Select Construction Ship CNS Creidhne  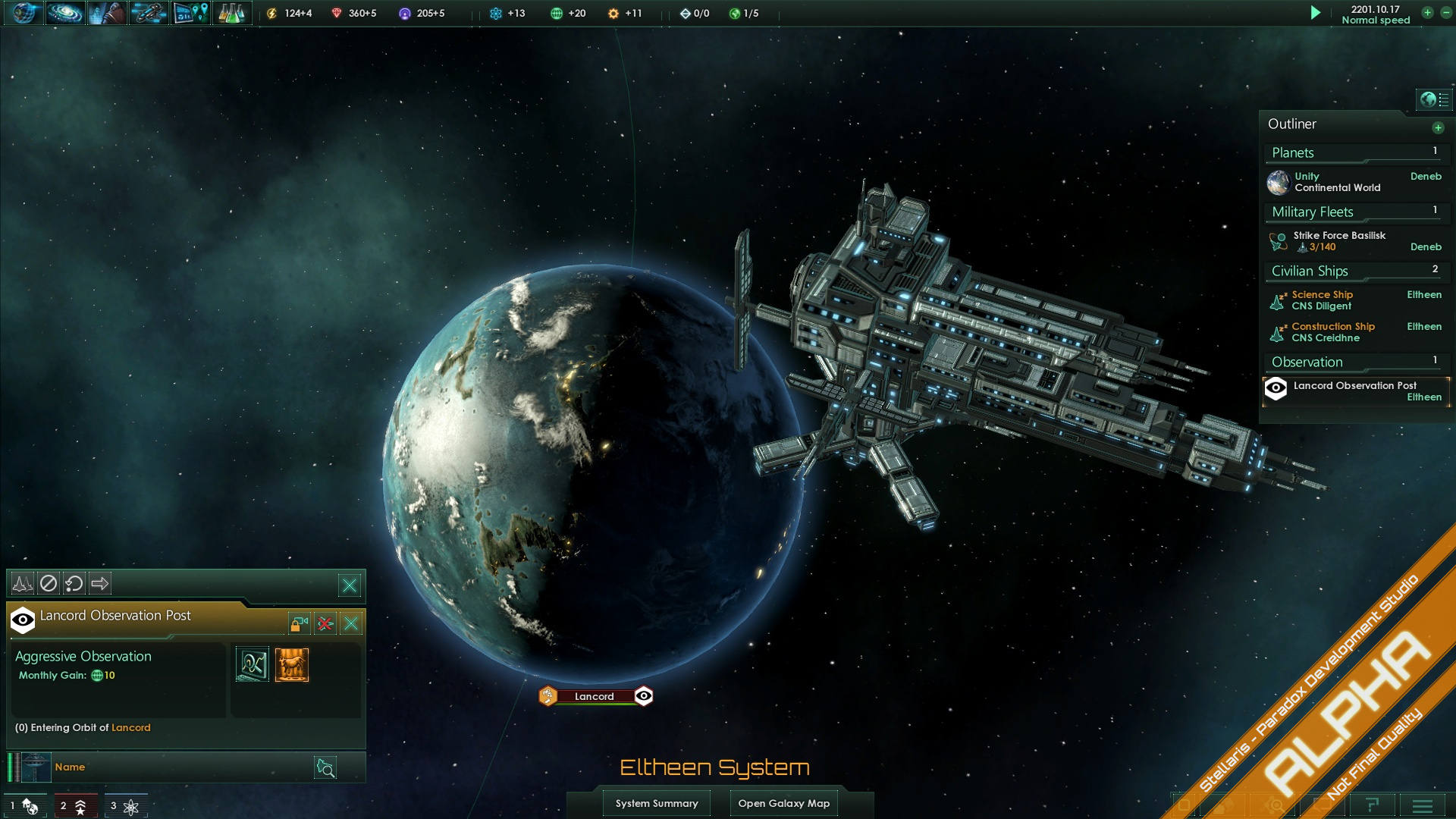(x=1332, y=332)
